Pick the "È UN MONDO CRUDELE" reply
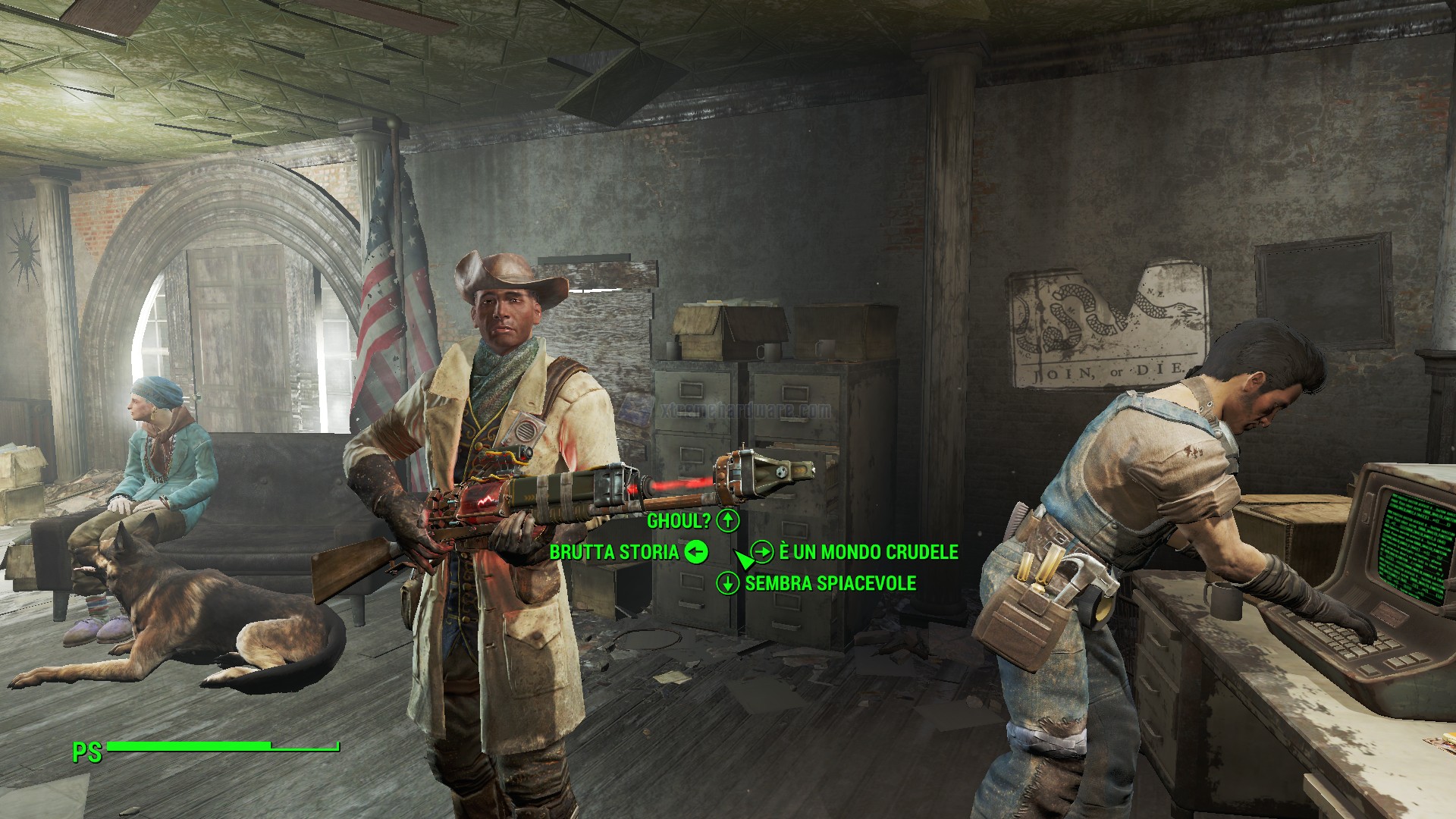This screenshot has width=1456, height=819. pos(868,552)
